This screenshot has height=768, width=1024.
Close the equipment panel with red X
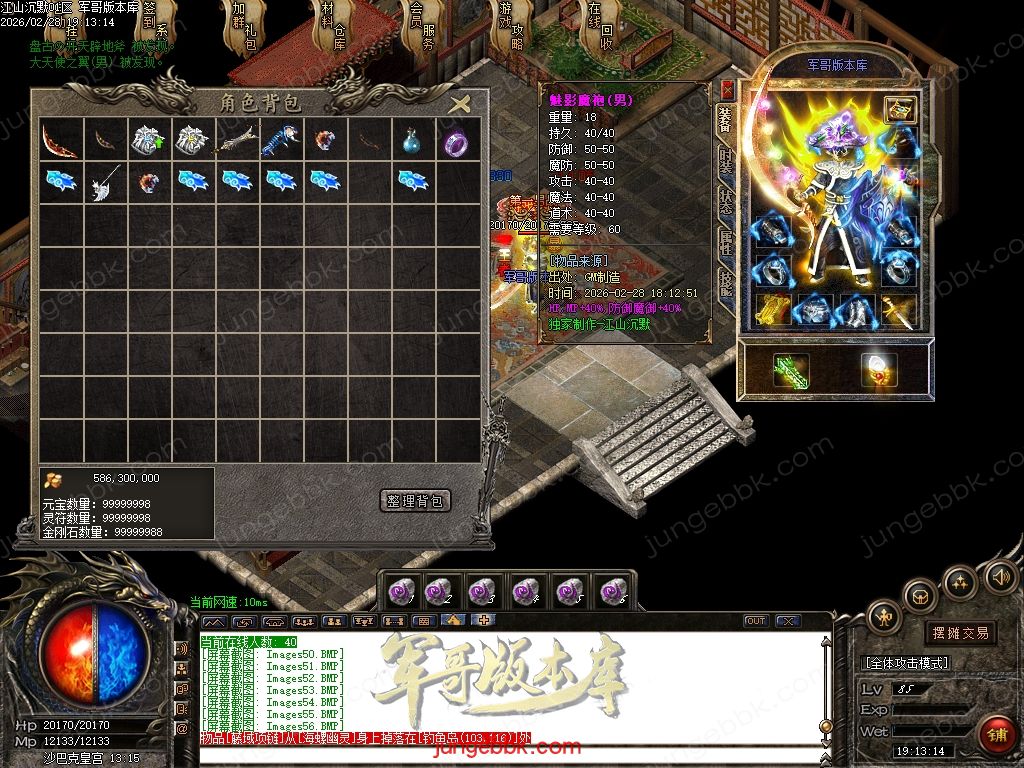tap(727, 90)
